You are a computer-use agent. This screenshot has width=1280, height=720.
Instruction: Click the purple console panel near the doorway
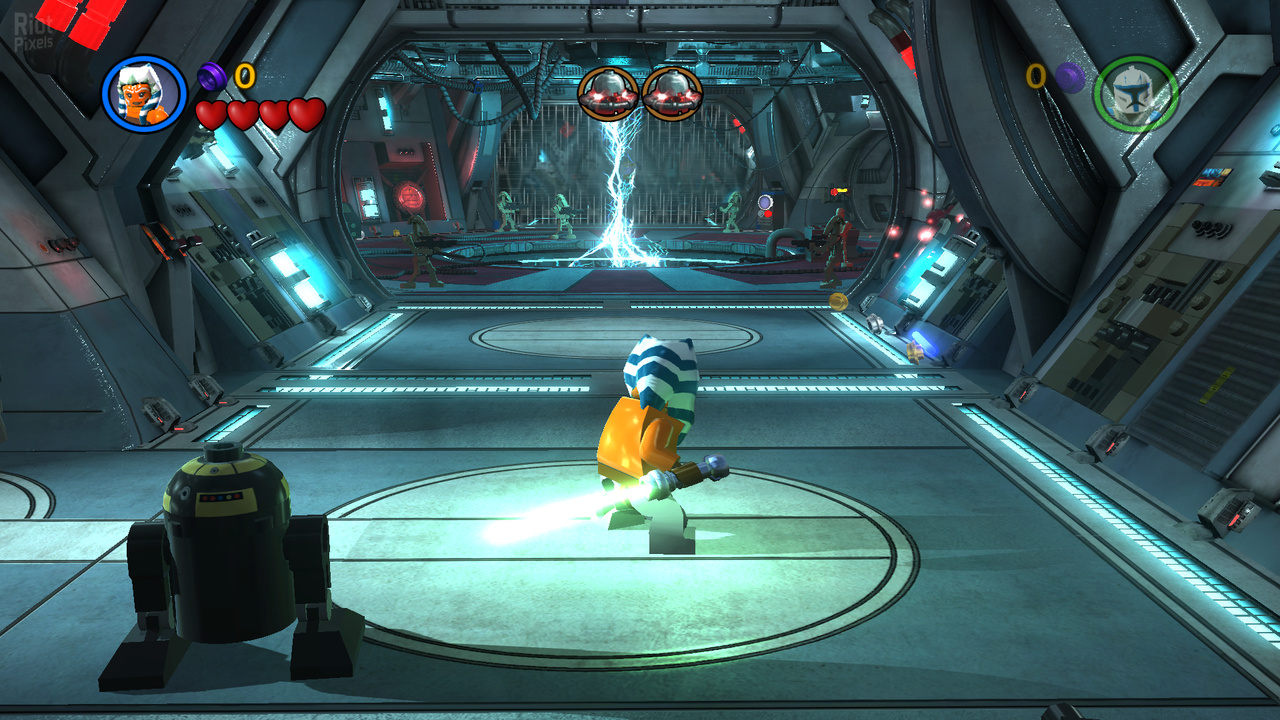tap(765, 201)
